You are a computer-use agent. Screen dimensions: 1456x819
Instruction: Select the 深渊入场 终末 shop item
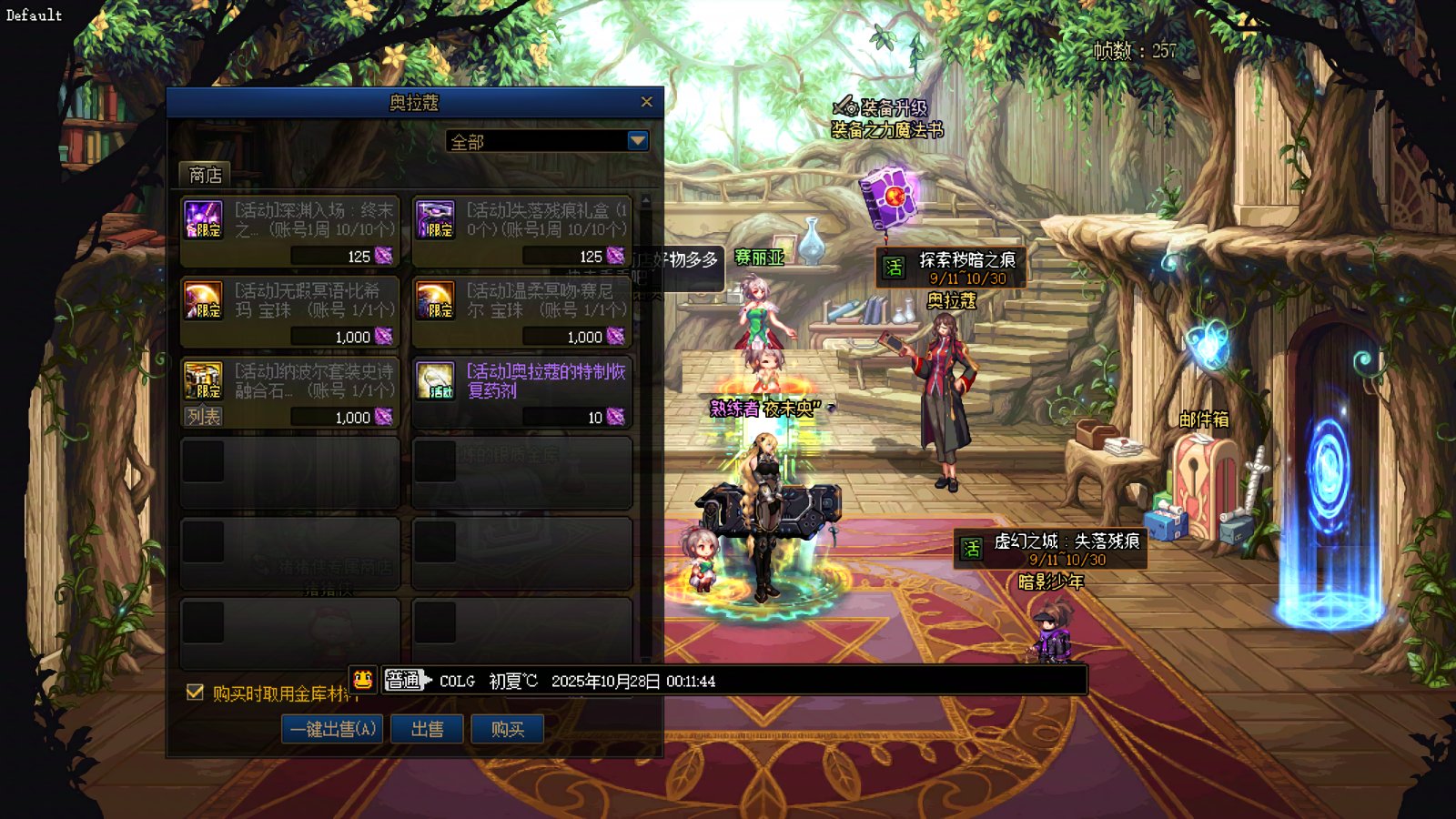click(x=290, y=231)
